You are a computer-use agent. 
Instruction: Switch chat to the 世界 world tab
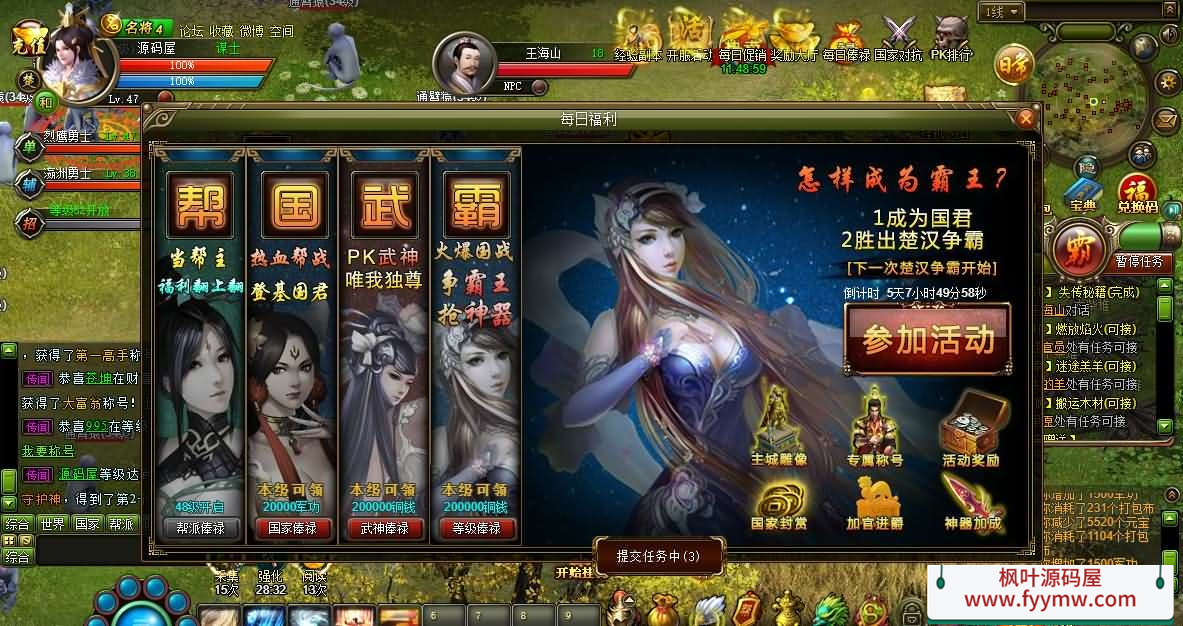tap(52, 524)
